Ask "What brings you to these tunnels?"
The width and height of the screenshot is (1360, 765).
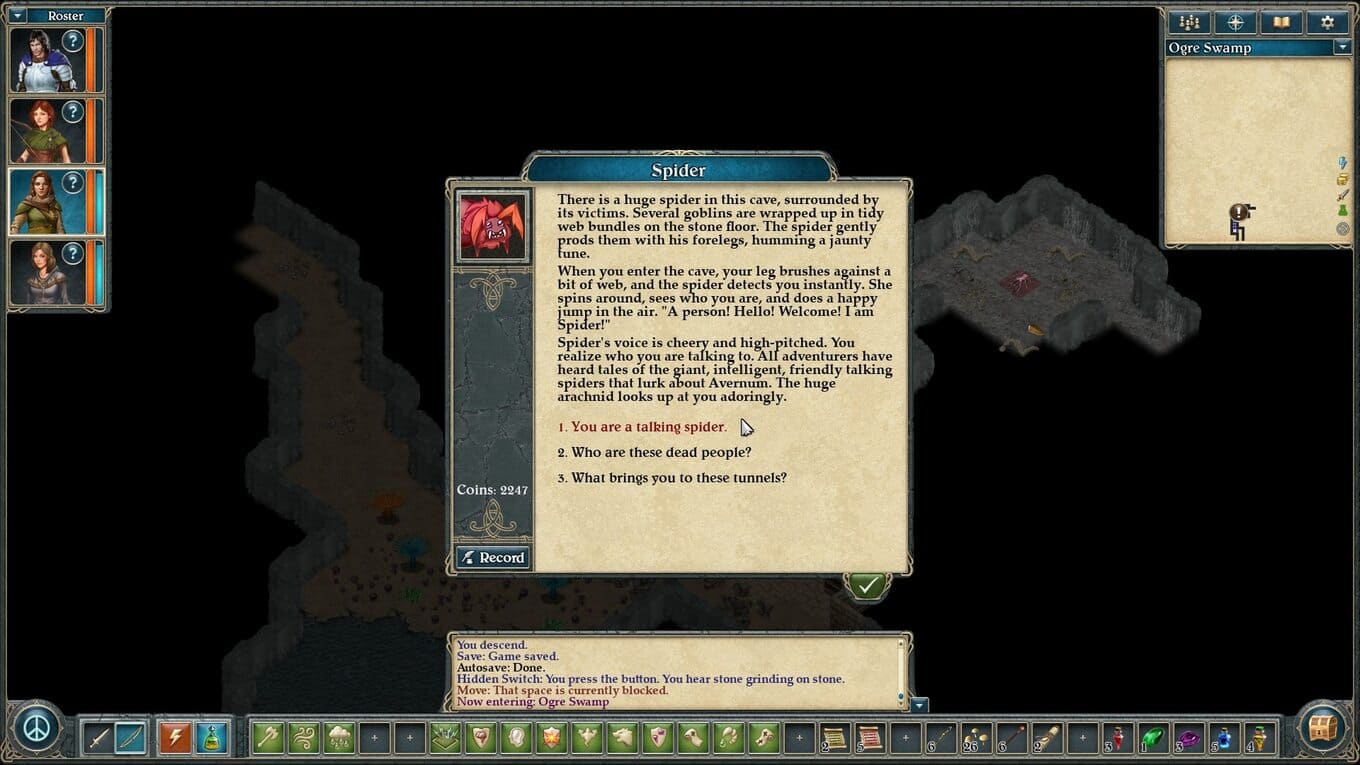click(678, 478)
